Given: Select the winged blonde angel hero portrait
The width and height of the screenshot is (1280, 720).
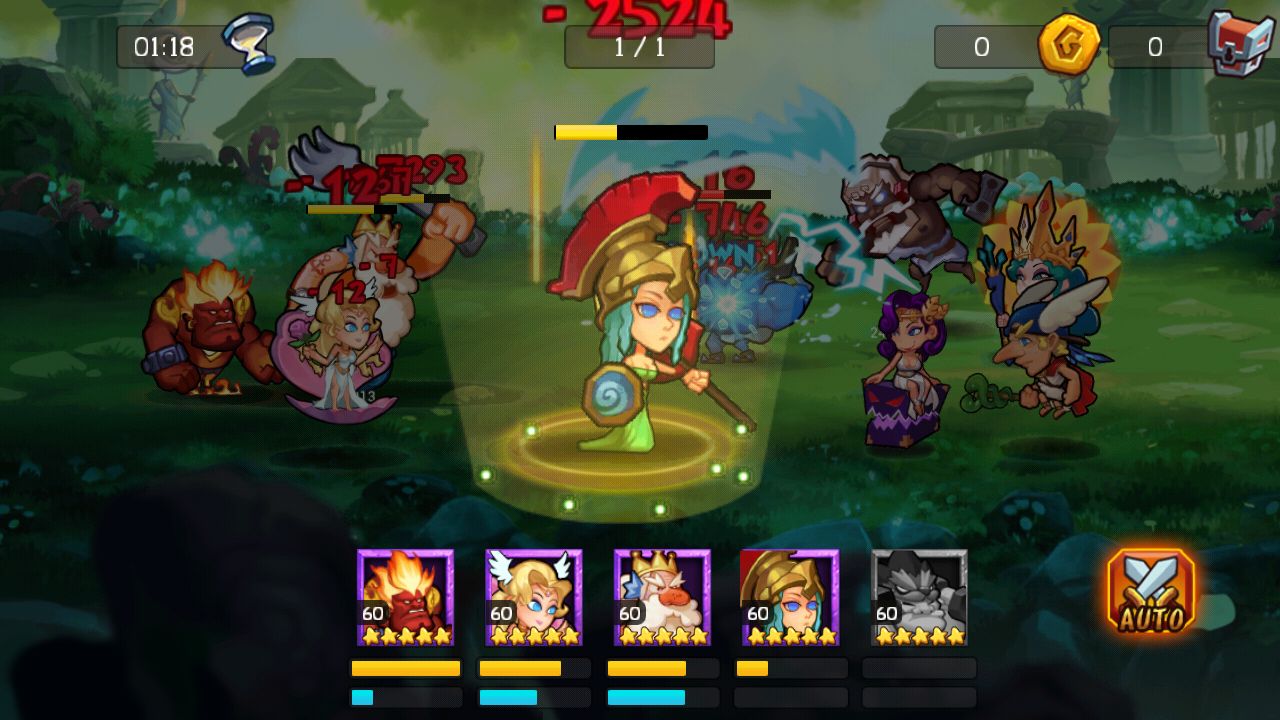Looking at the screenshot, I should [533, 597].
